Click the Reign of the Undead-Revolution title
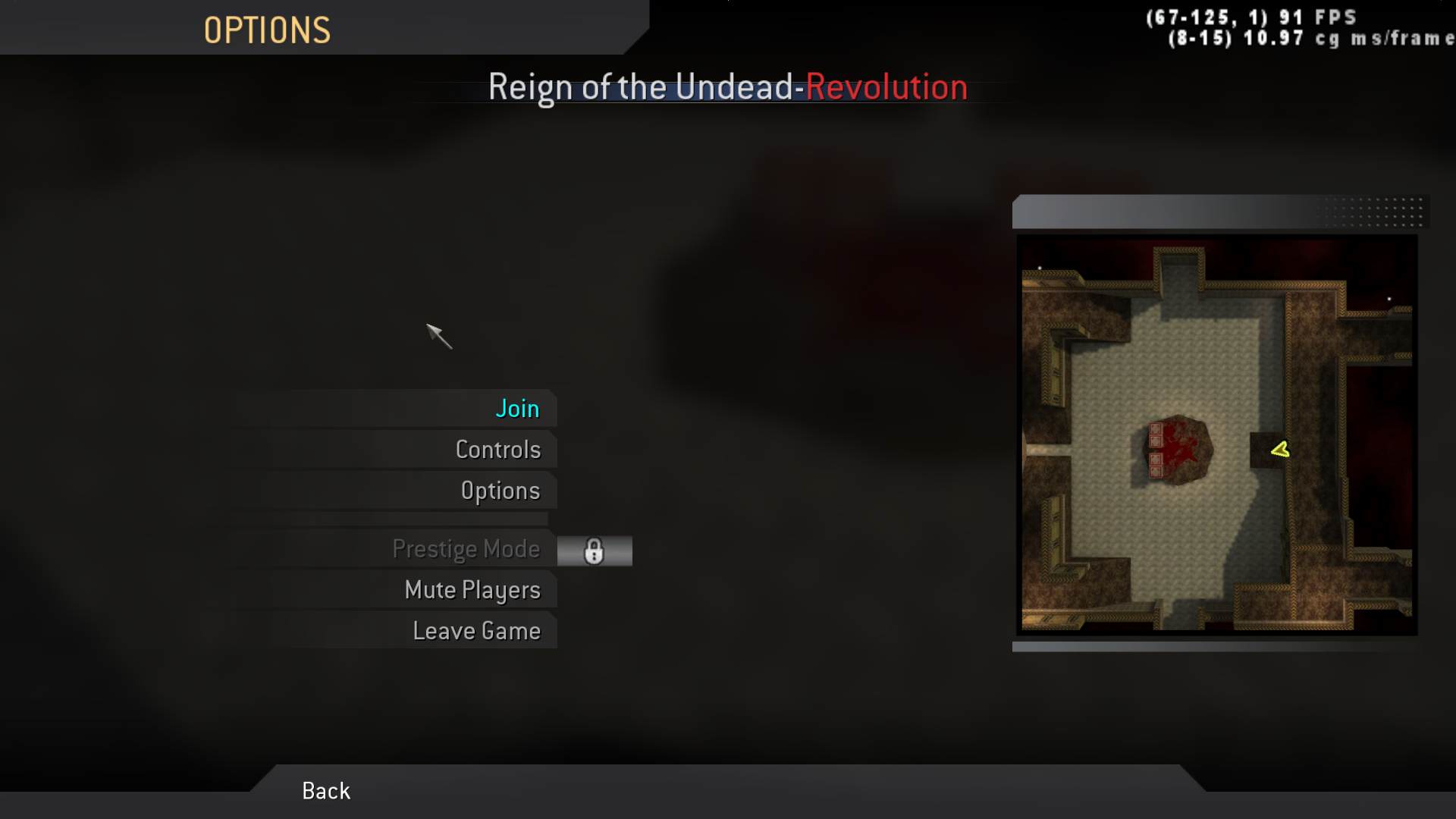The image size is (1456, 819). (727, 86)
